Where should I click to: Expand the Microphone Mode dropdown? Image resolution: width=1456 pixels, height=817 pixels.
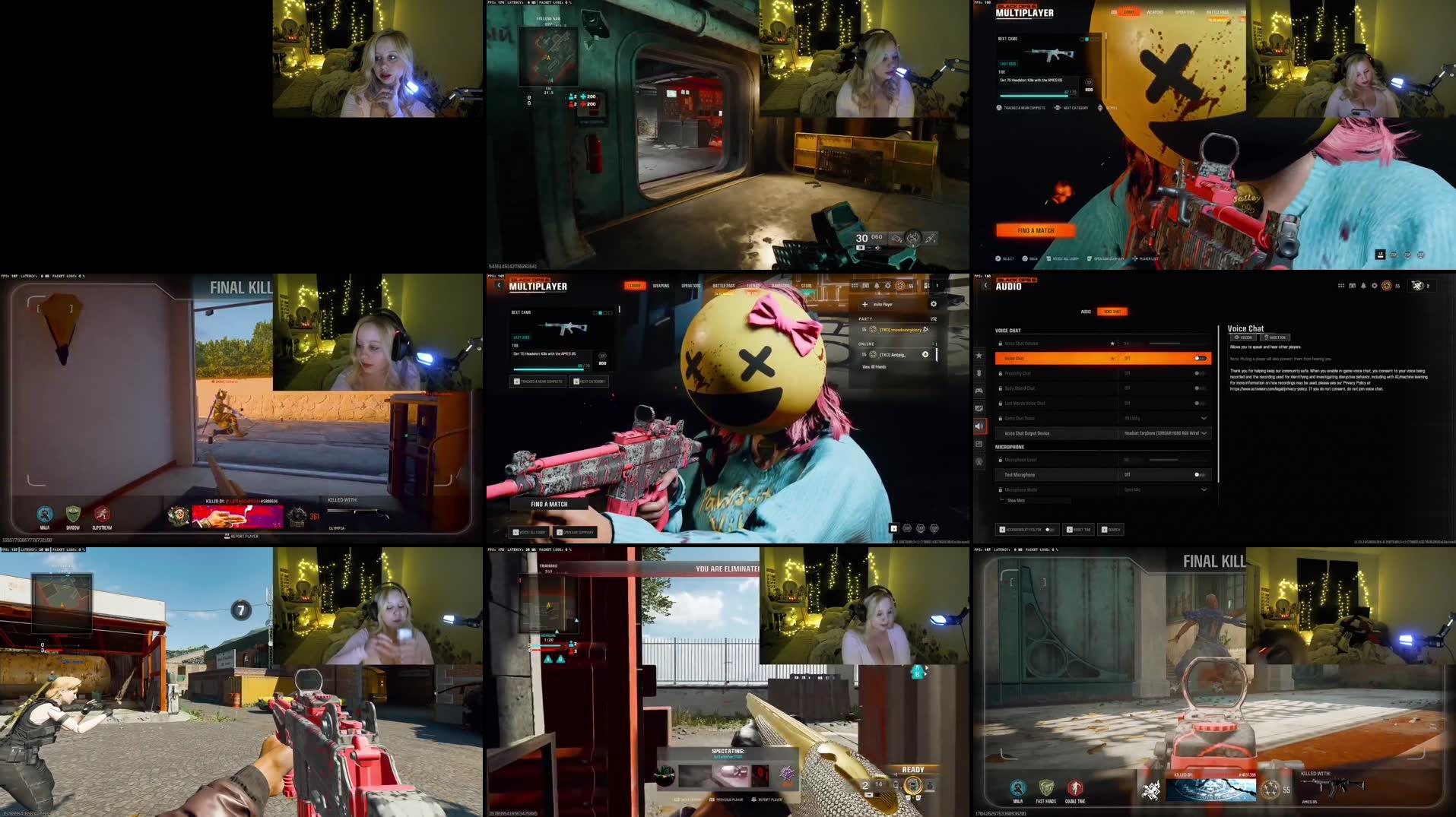(1204, 489)
